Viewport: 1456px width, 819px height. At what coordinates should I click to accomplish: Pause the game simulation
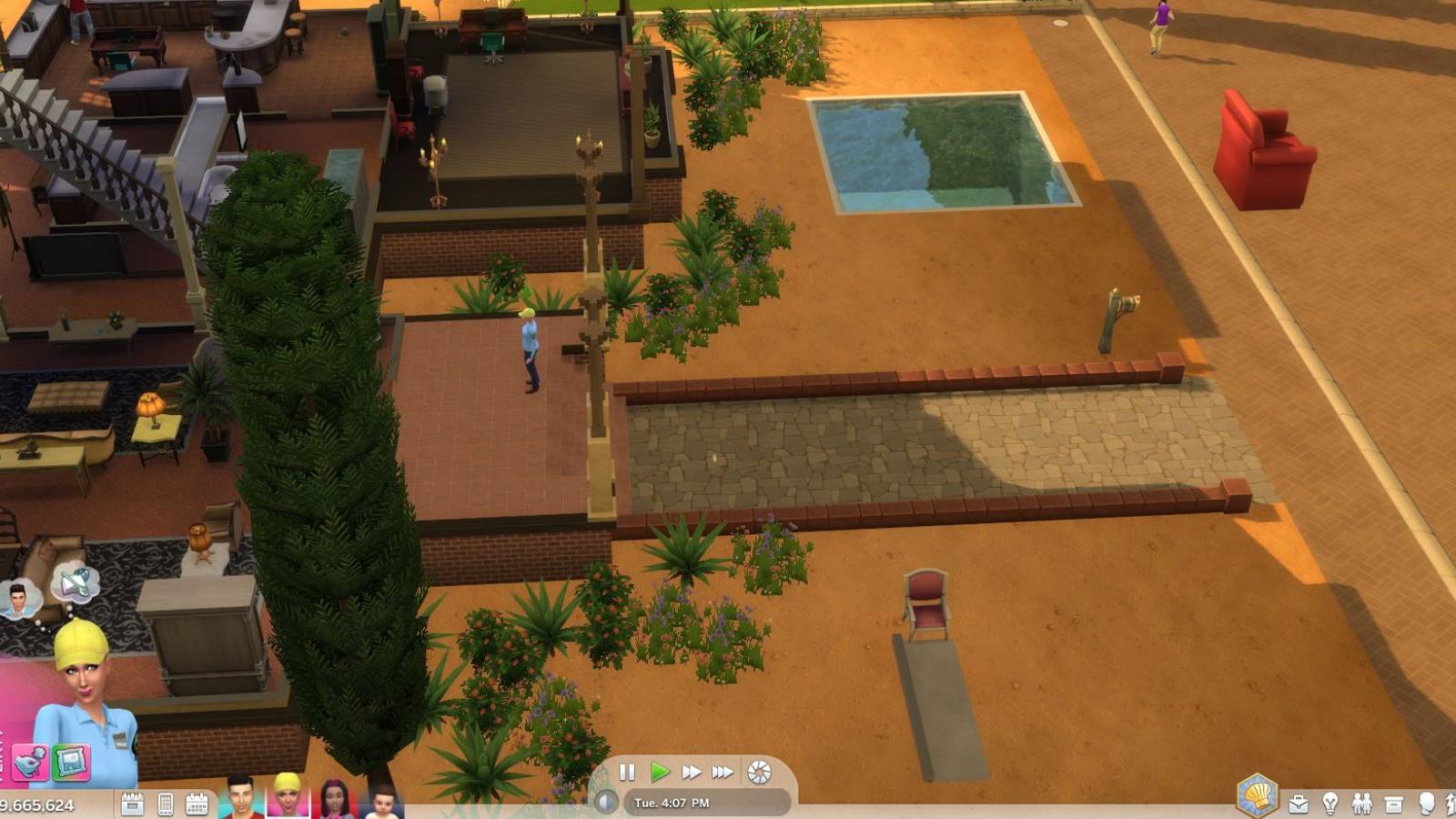628,772
